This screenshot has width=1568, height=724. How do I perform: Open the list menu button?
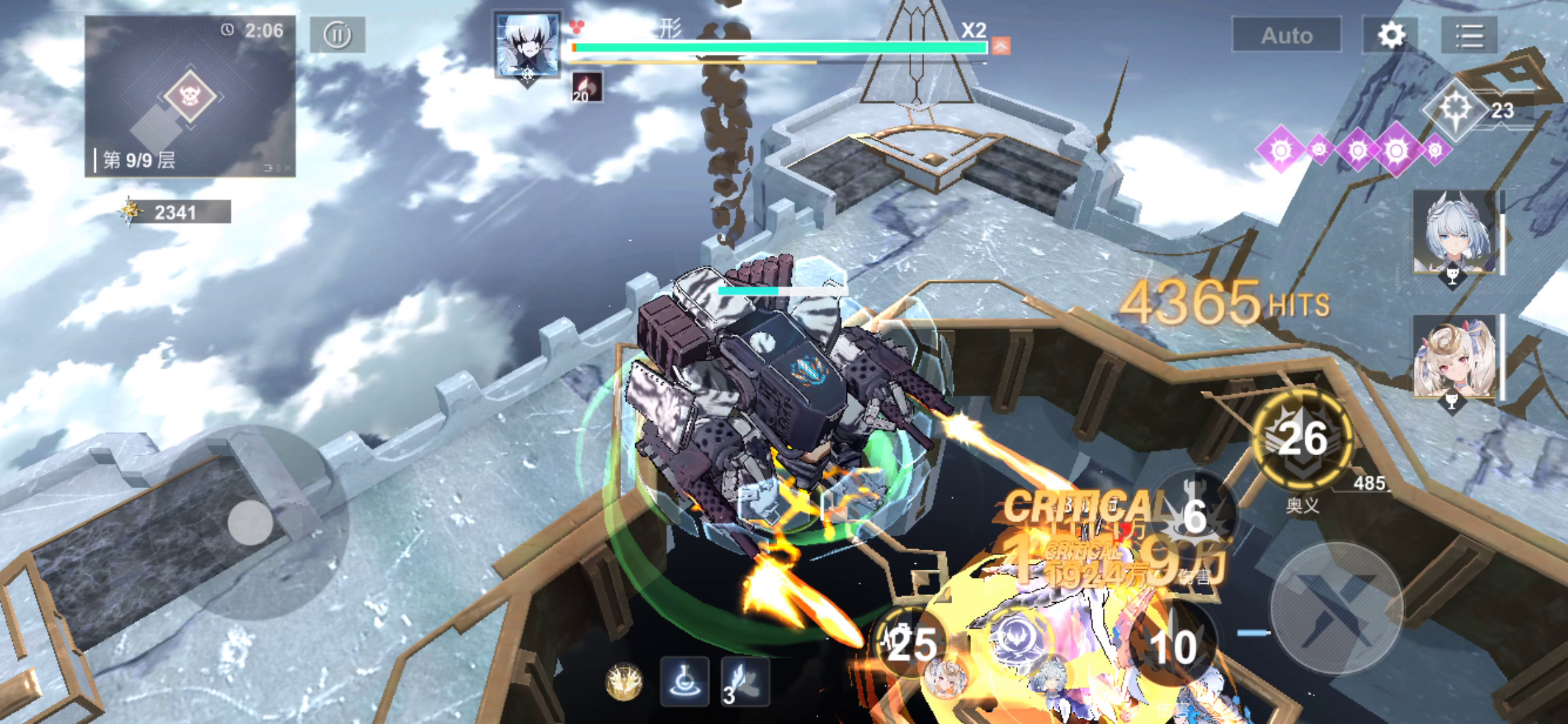[1469, 35]
